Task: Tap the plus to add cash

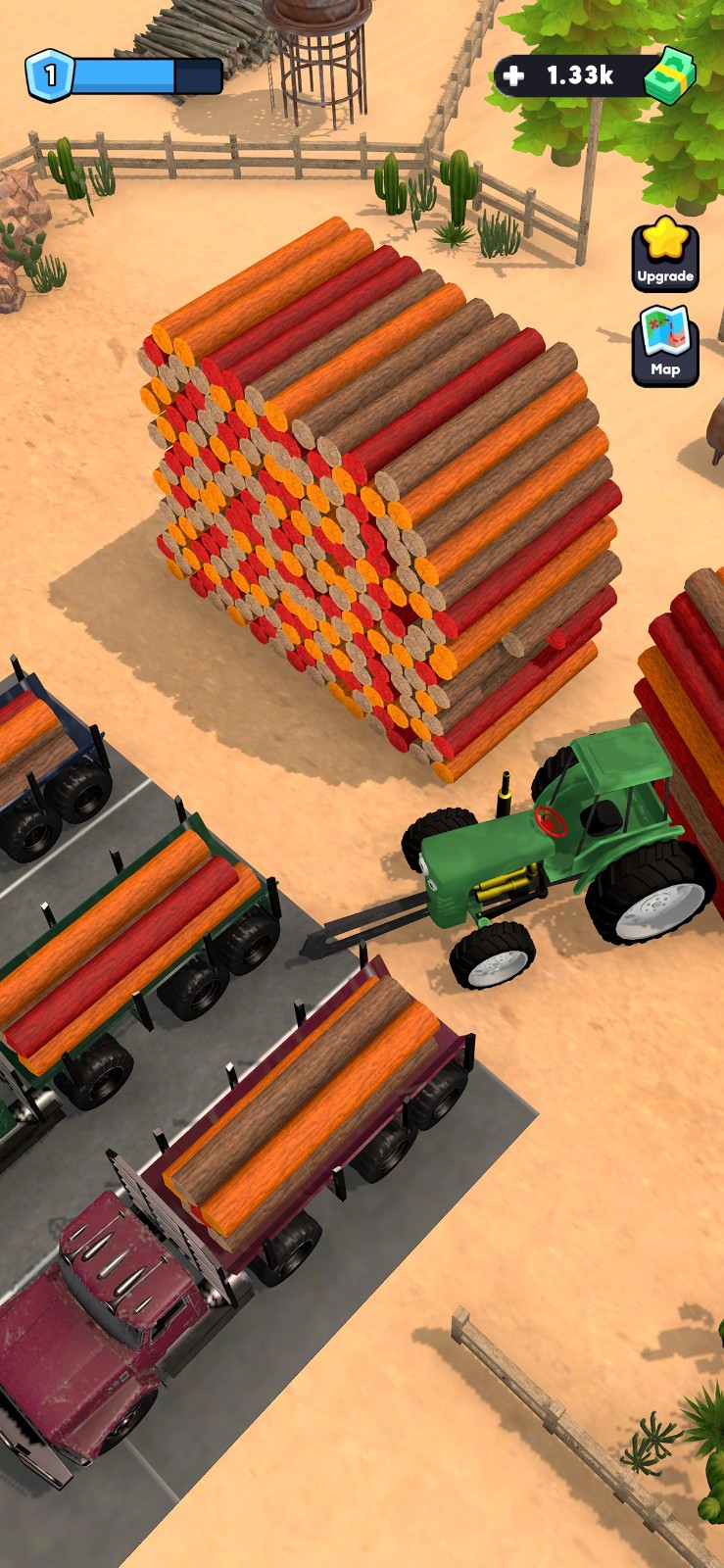Action: tap(513, 75)
